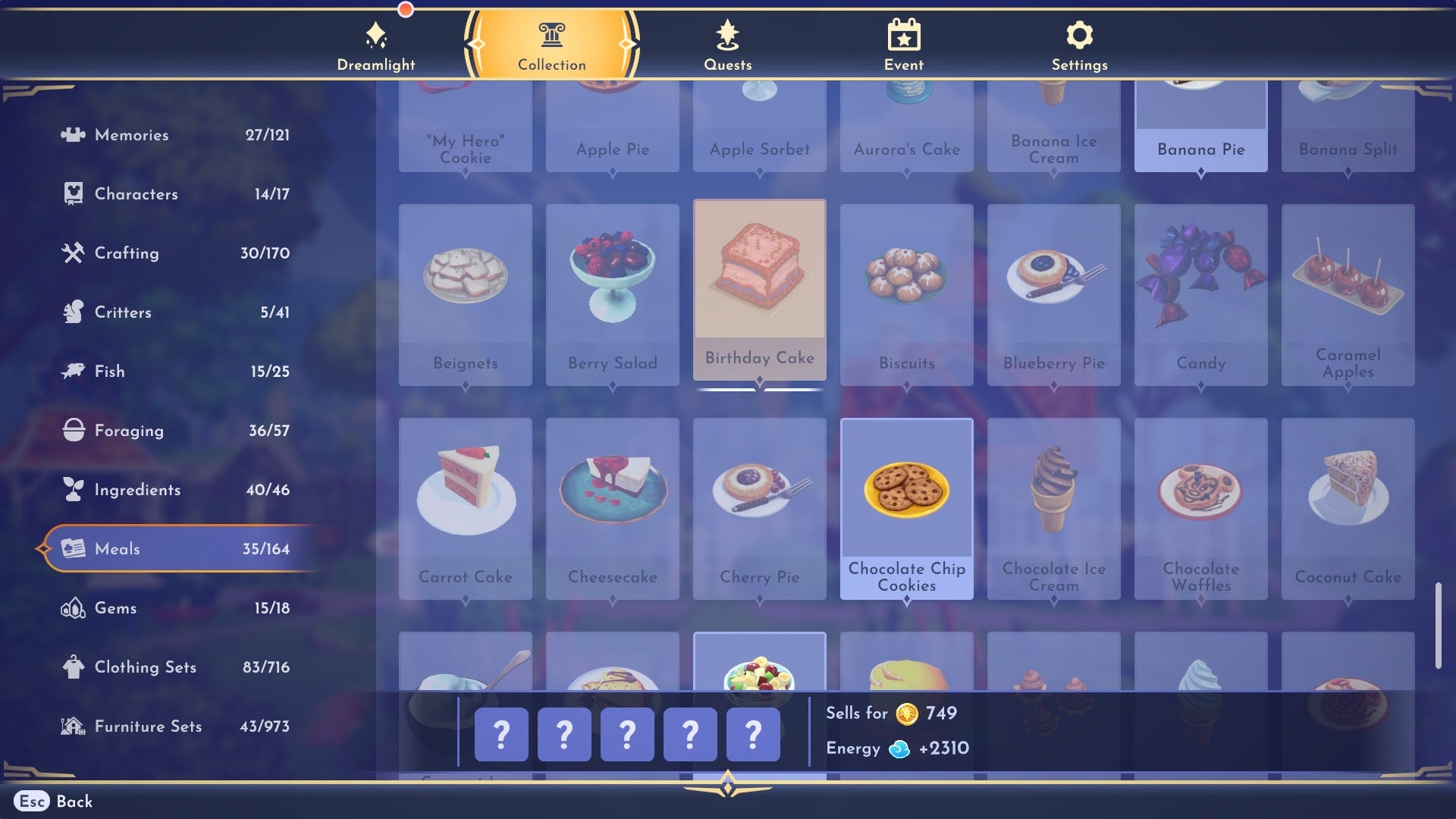This screenshot has height=819, width=1456.
Task: Click the Esc Back button
Action: pyautogui.click(x=52, y=802)
